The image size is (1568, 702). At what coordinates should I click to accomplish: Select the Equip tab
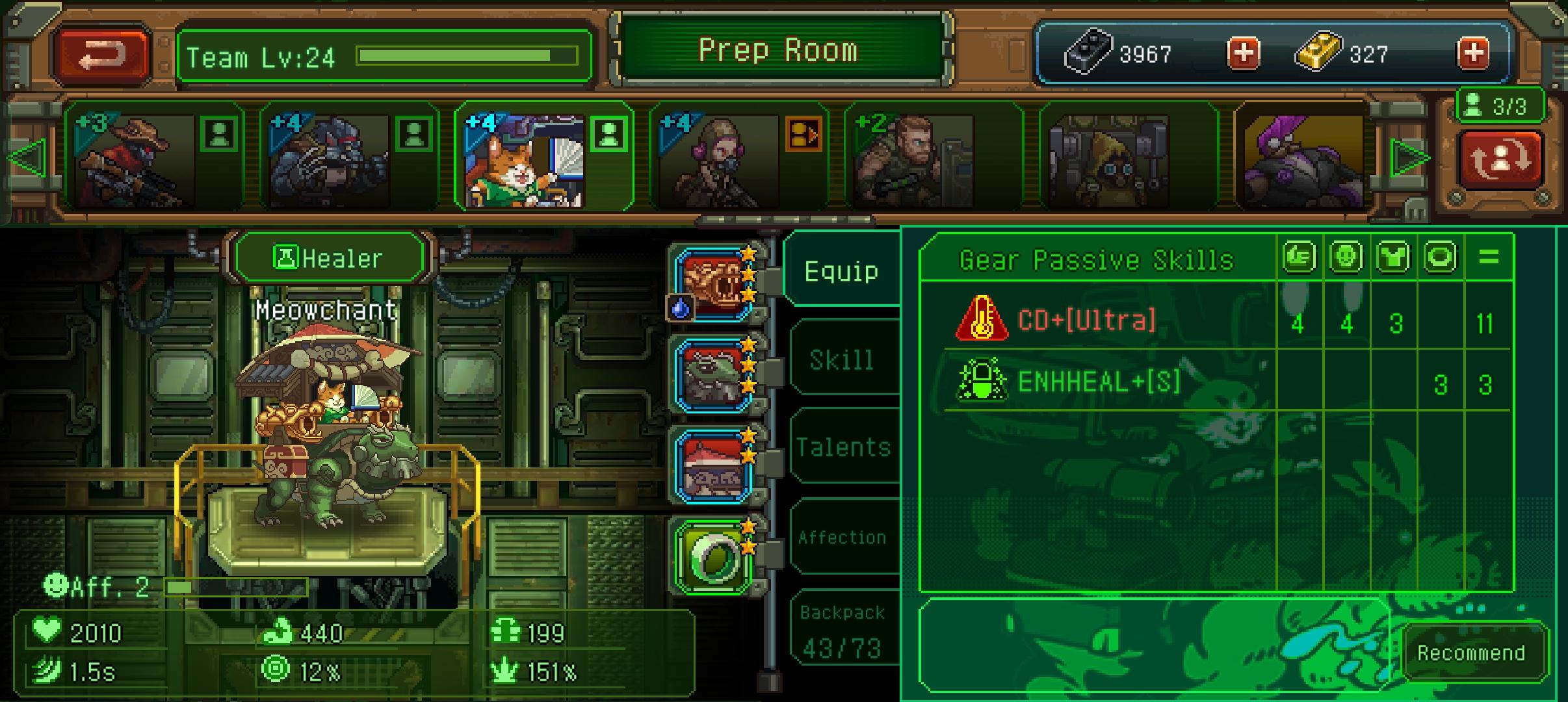tap(841, 271)
